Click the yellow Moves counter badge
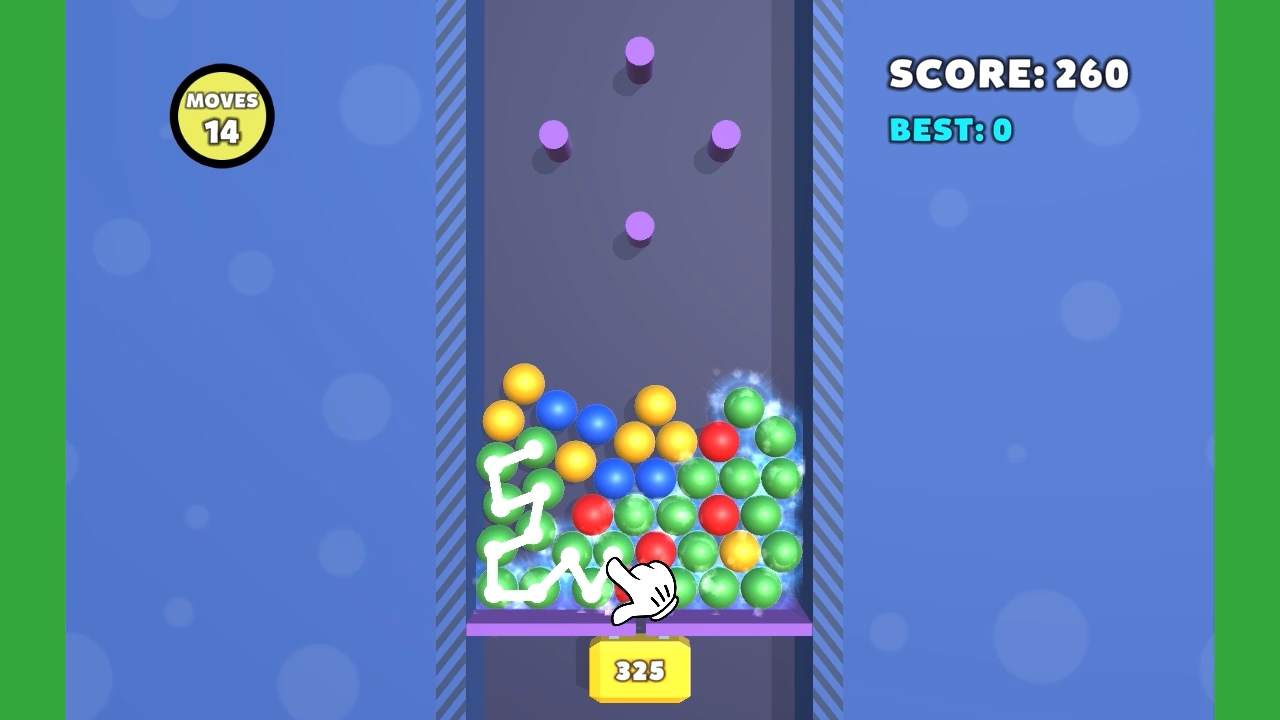Screen dimensions: 1280x720 click(221, 114)
